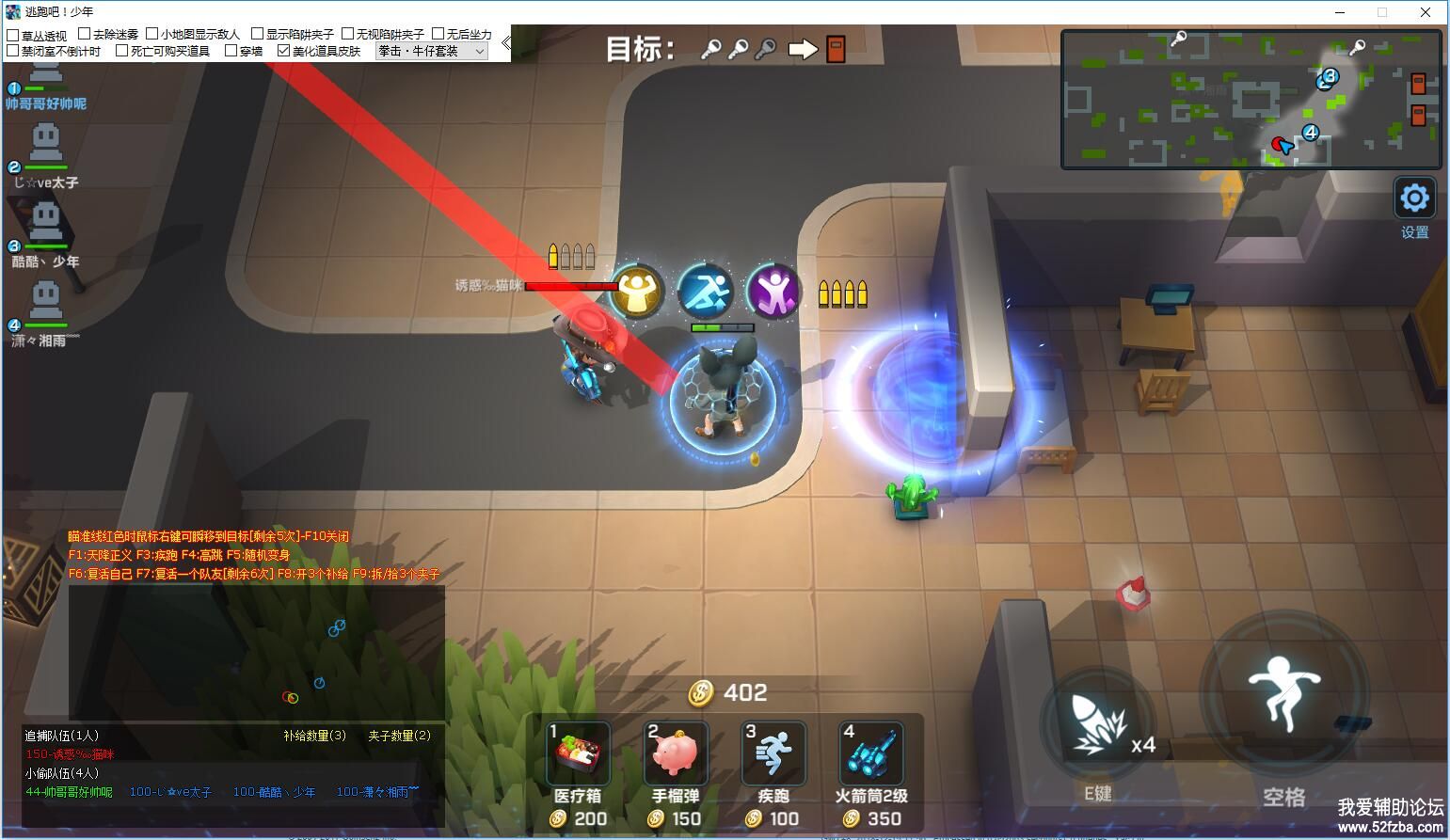Tick the 小地图显示敌人 checkbox
The width and height of the screenshot is (1450, 840).
coord(152,35)
